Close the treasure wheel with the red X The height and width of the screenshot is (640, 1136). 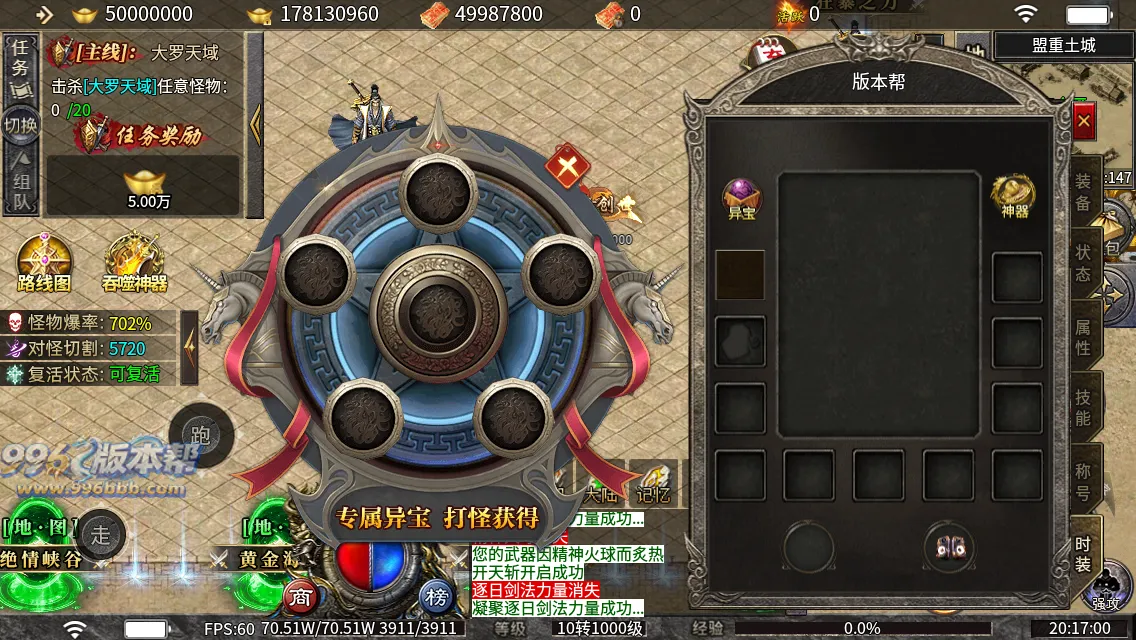[x=567, y=166]
